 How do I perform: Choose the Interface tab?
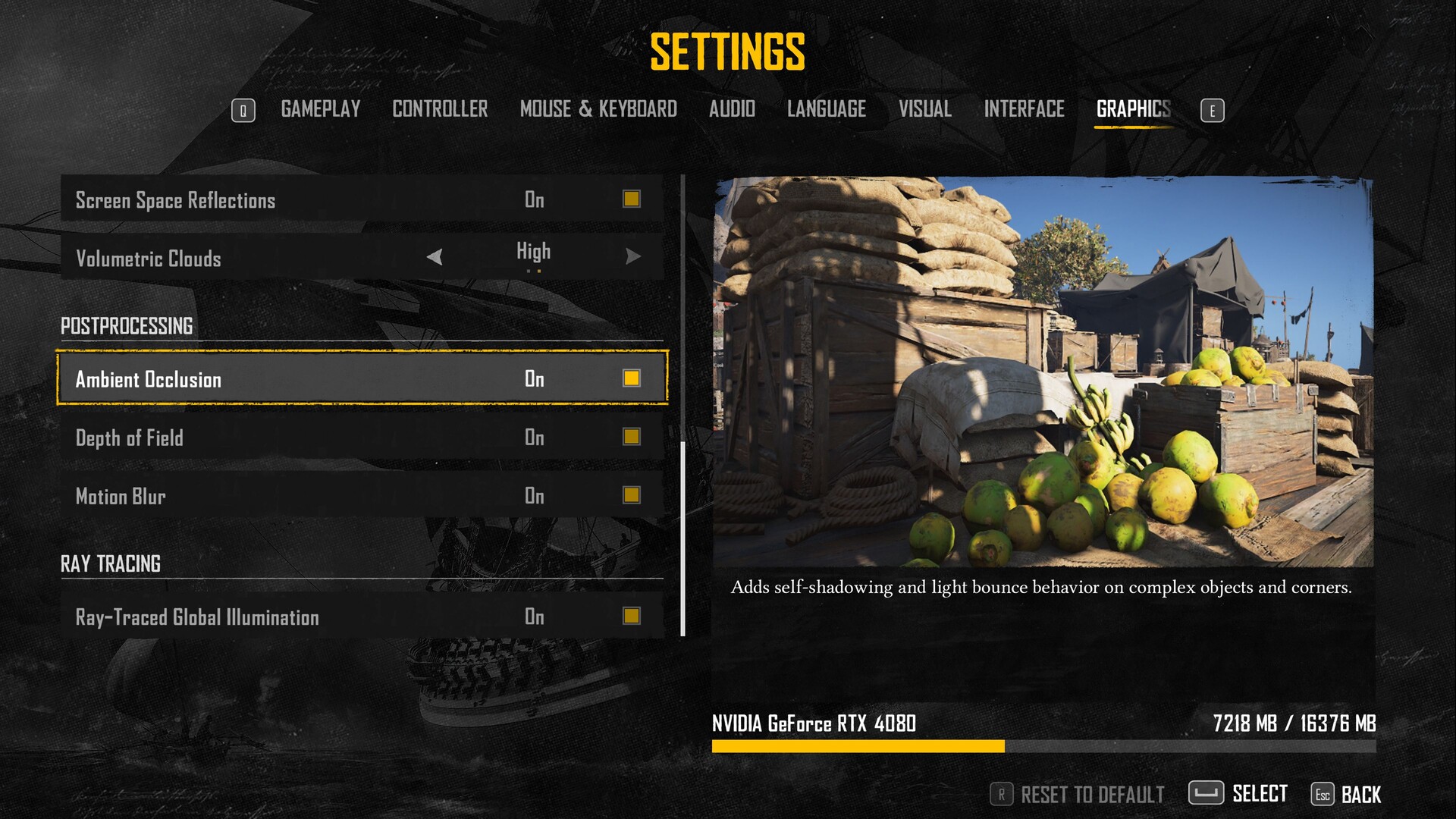coord(1024,109)
